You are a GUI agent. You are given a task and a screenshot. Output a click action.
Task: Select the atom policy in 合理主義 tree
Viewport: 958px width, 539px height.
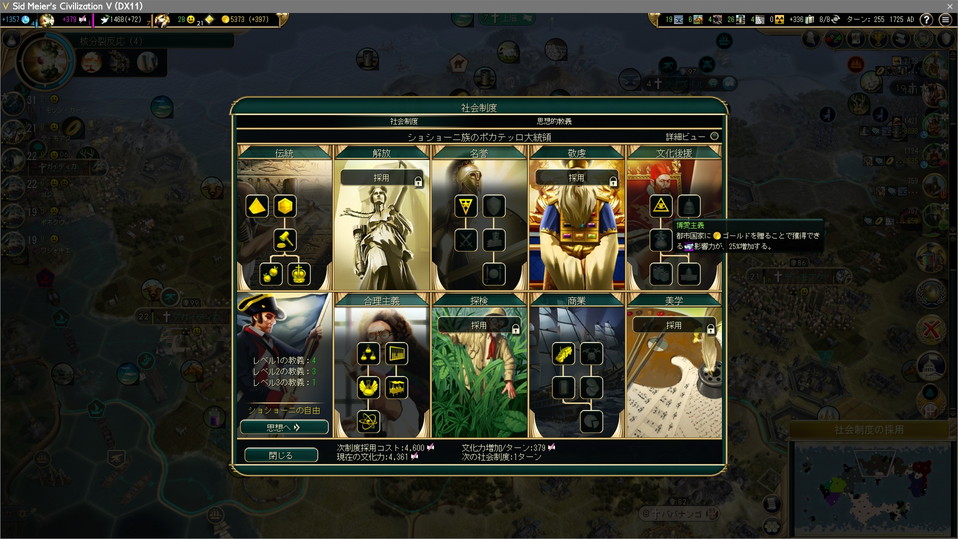tap(368, 421)
